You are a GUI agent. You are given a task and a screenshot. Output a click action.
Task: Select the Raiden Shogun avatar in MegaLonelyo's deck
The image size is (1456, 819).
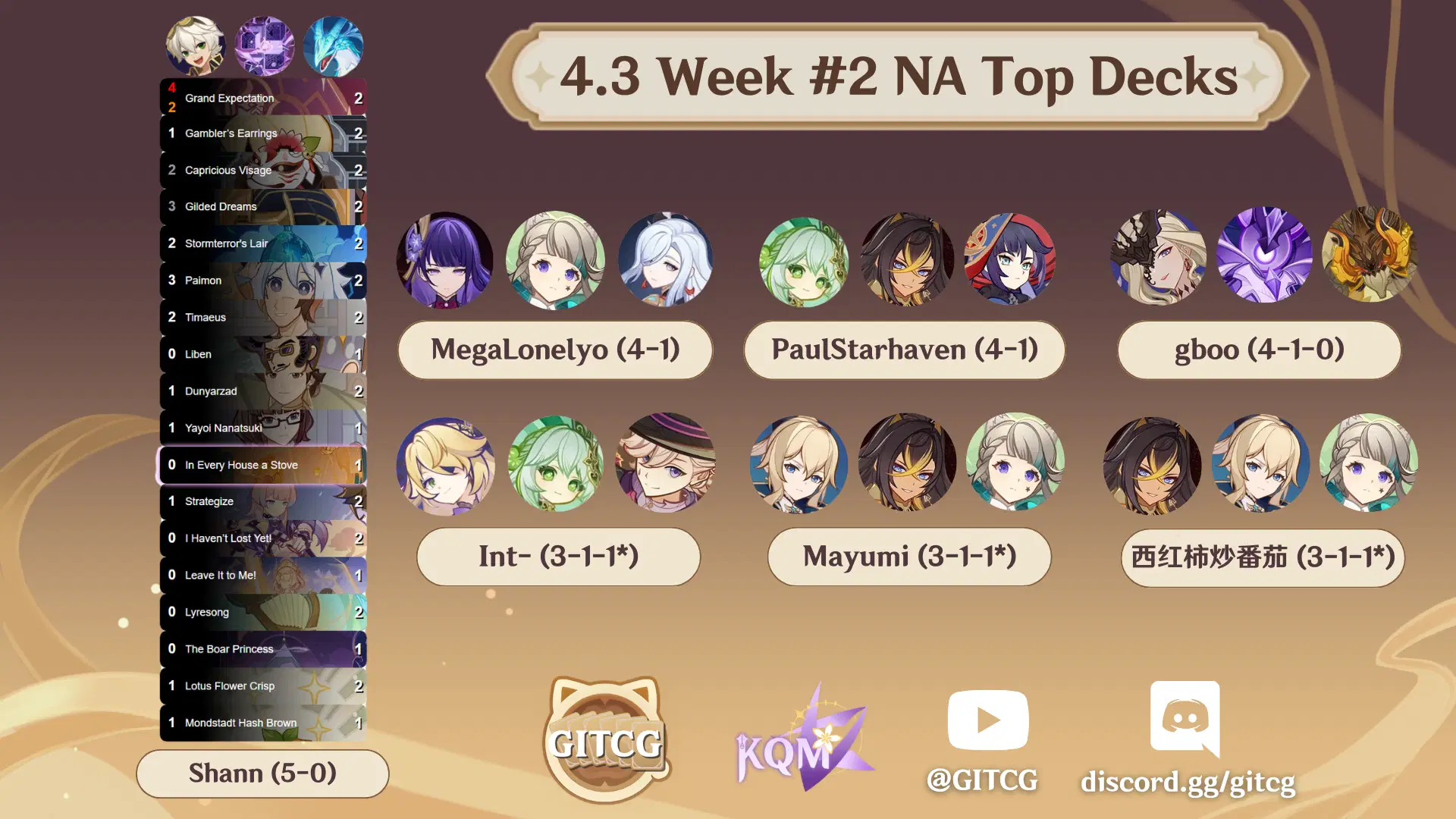[x=445, y=260]
